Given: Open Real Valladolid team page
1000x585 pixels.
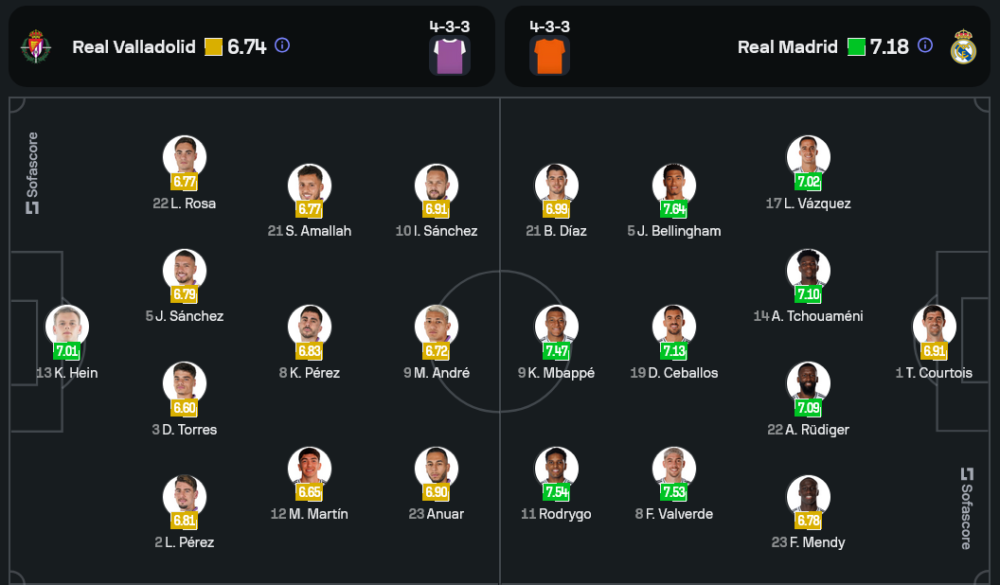Looking at the screenshot, I should tap(134, 47).
